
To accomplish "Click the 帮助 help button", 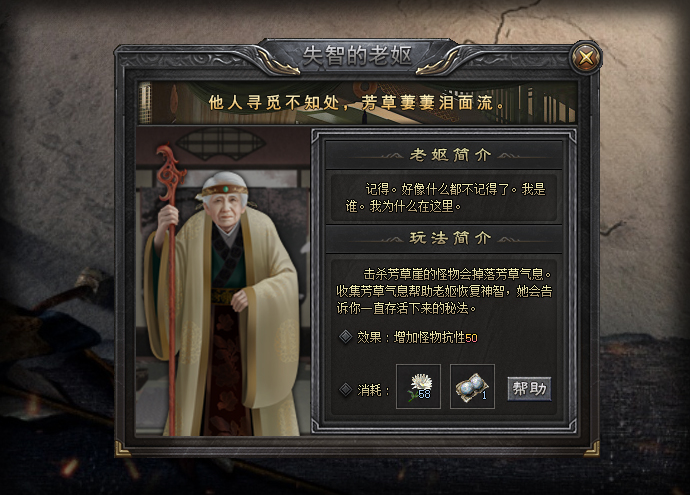I will 529,388.
